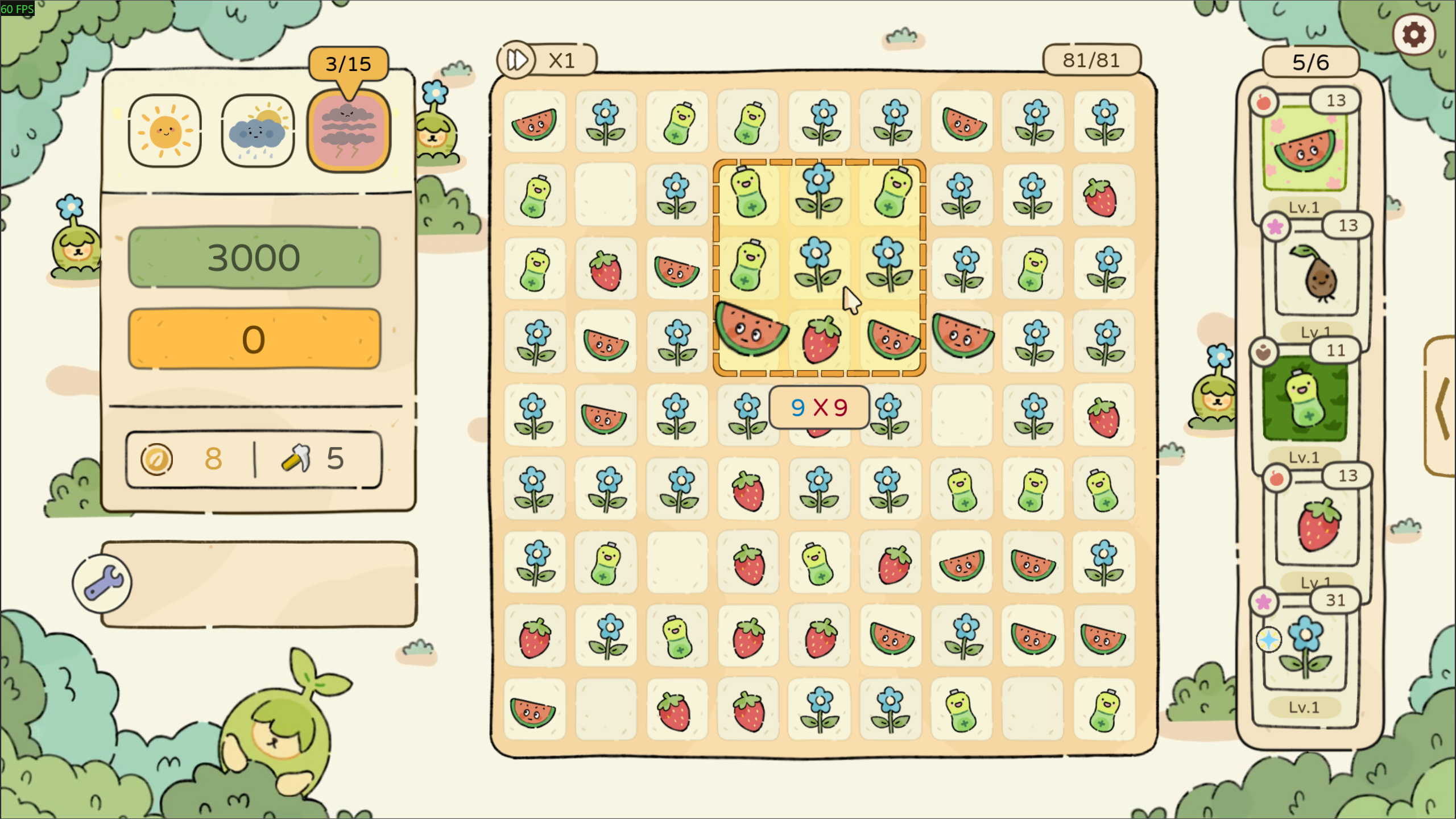Toggle the X1 game speed button
1456x819 pixels.
coord(546,60)
